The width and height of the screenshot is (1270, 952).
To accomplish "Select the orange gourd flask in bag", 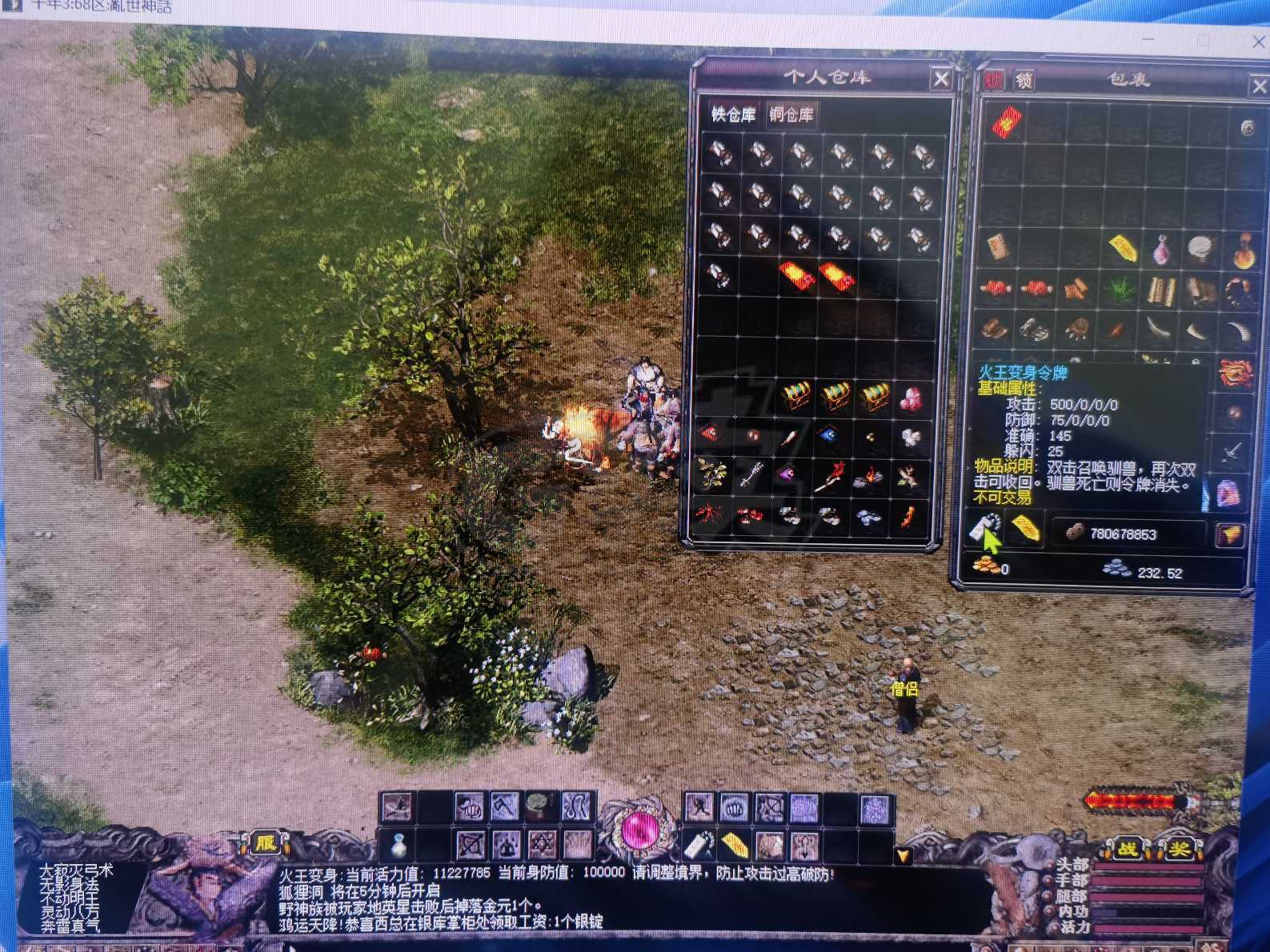I will tap(1242, 250).
